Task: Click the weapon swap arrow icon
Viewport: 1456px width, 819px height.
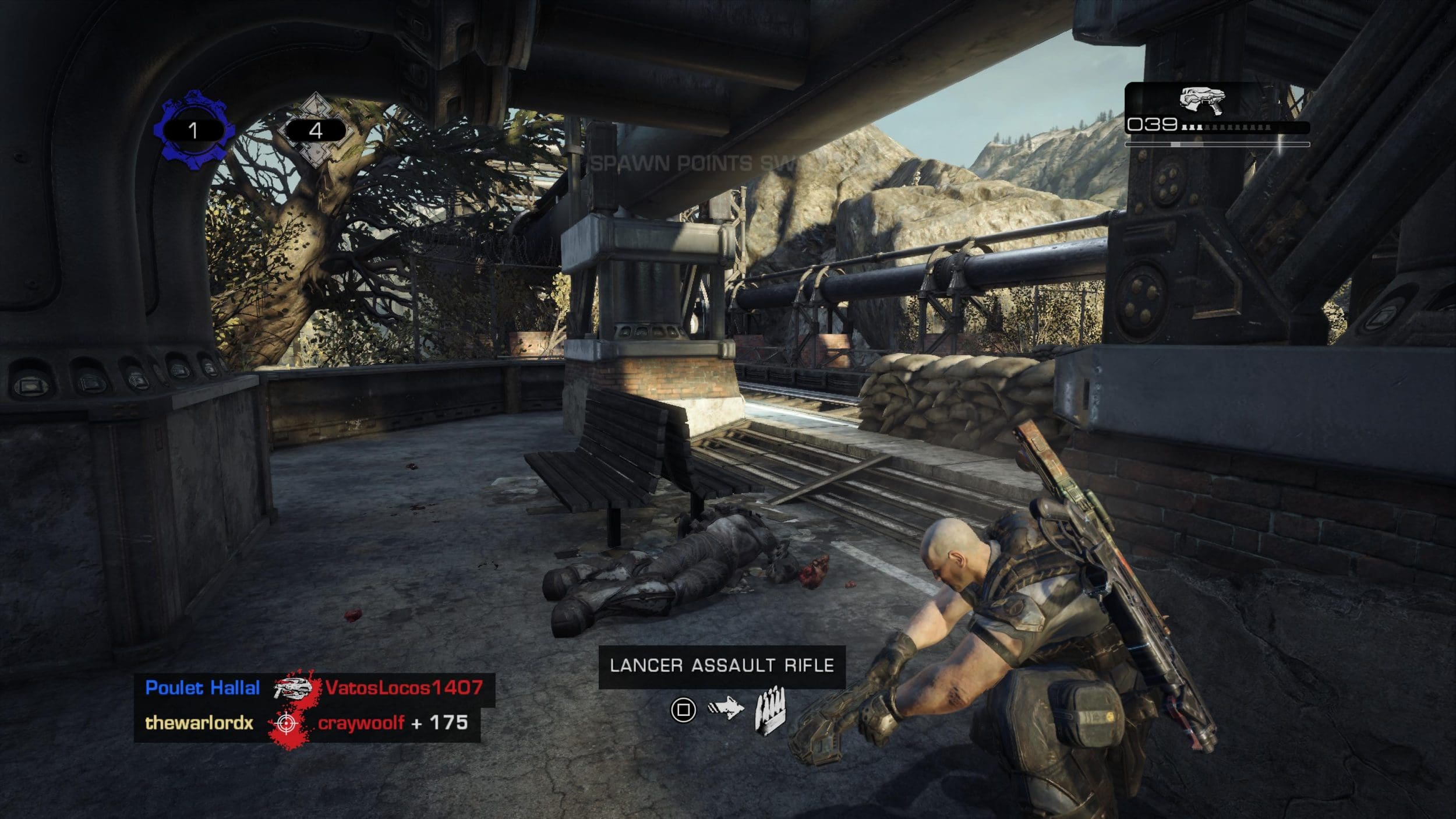Action: (726, 709)
